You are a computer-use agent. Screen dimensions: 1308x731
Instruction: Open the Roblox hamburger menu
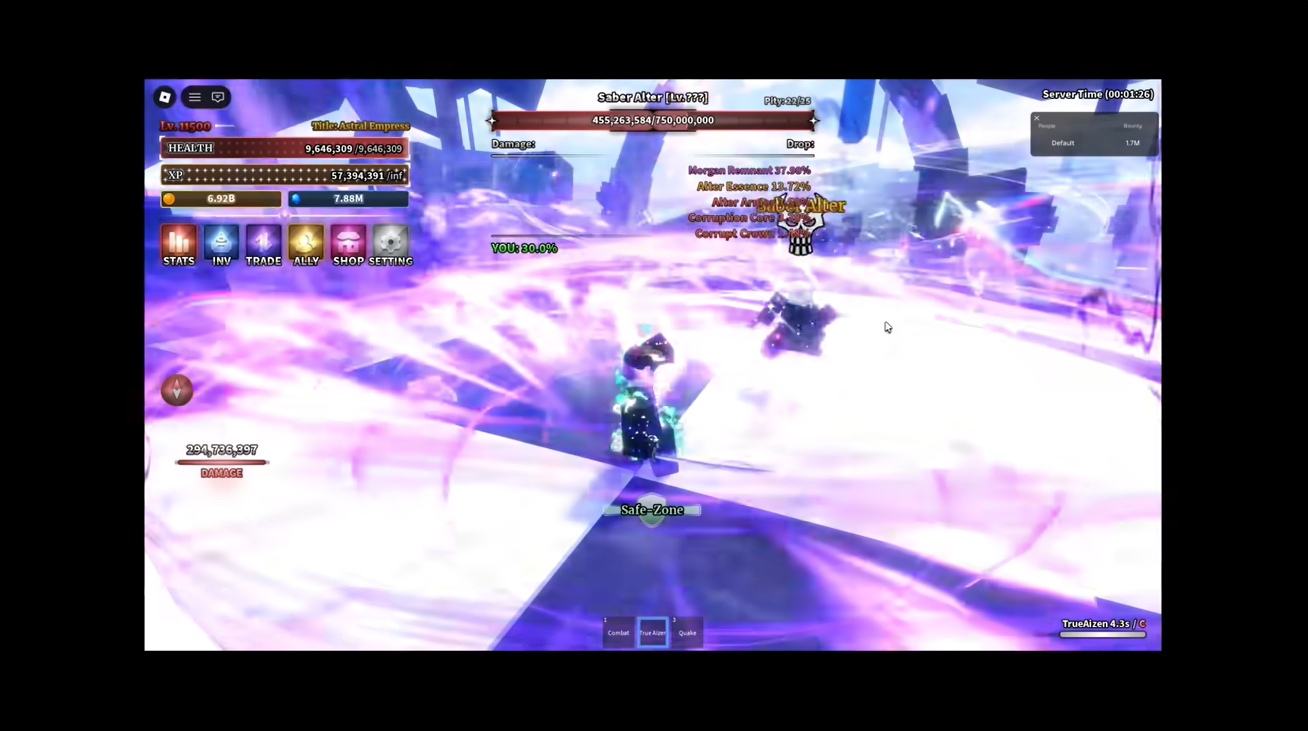tap(194, 97)
